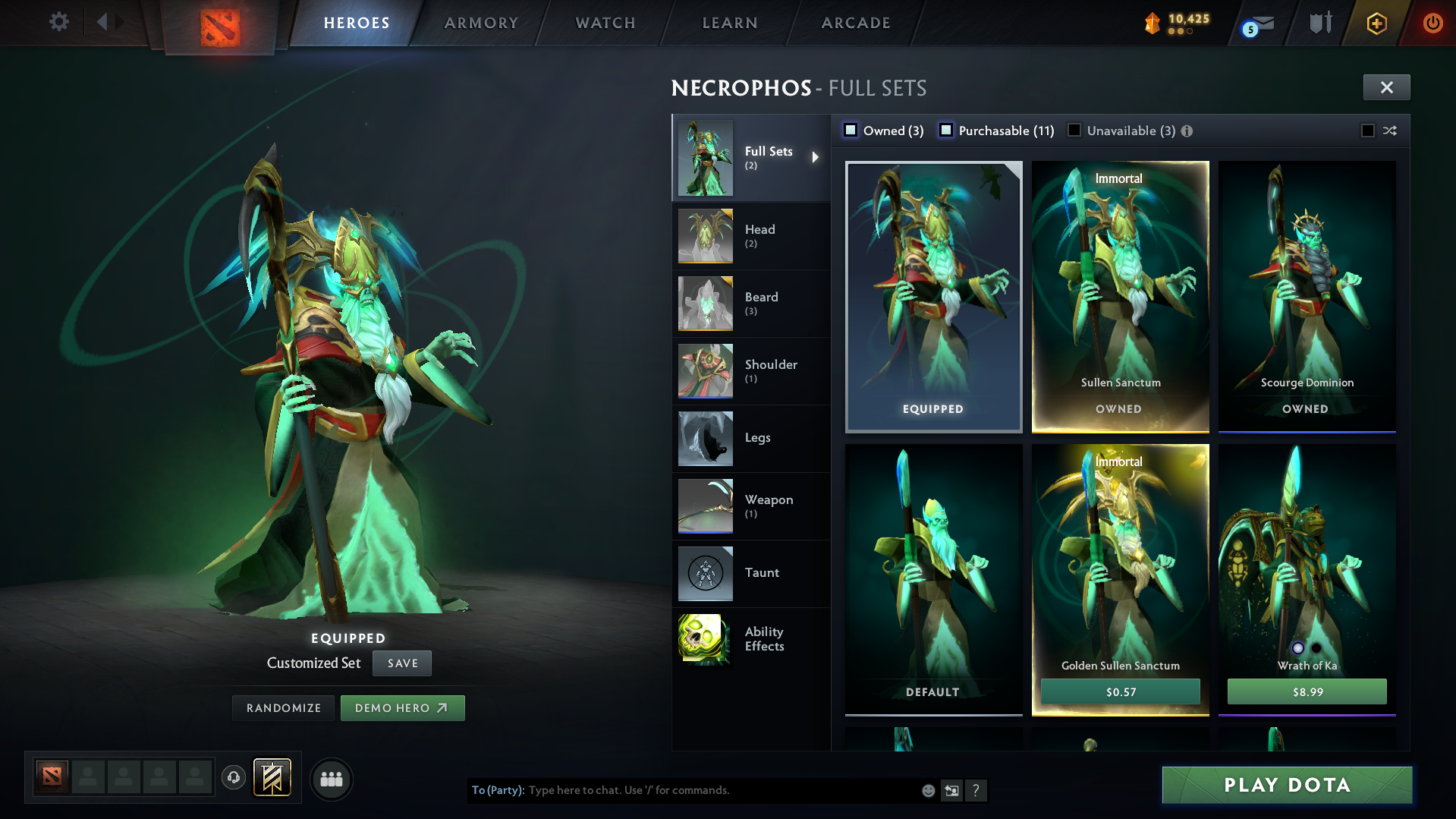The height and width of the screenshot is (819, 1456).
Task: Check the Purchasable (11) filter
Action: pos(946,130)
